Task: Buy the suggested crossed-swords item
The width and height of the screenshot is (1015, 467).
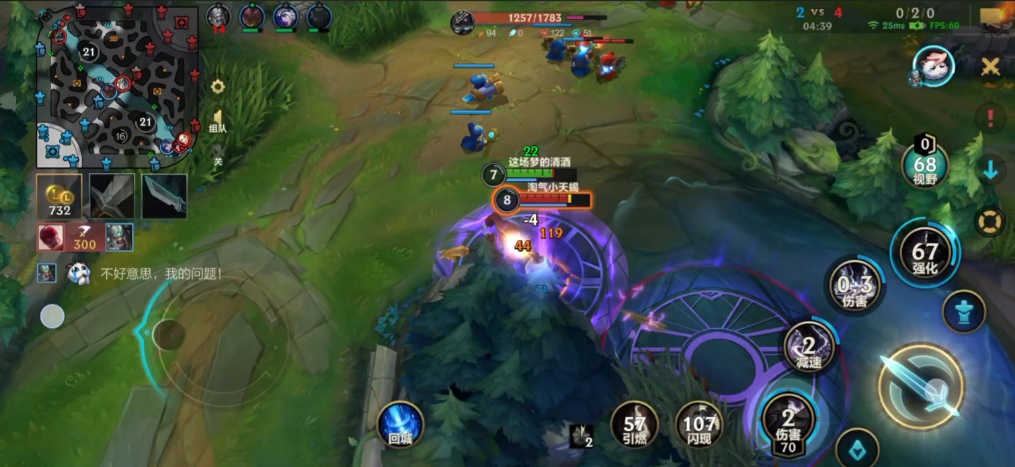Action: point(112,197)
